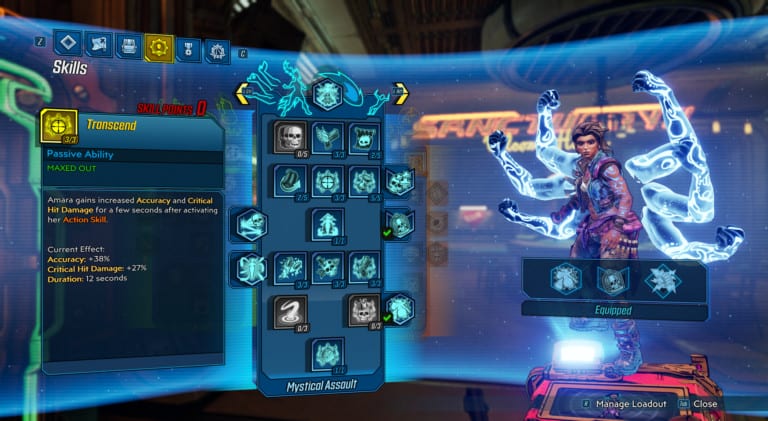
Task: Show previous skill tree with left yellow arrow
Action: pos(243,95)
